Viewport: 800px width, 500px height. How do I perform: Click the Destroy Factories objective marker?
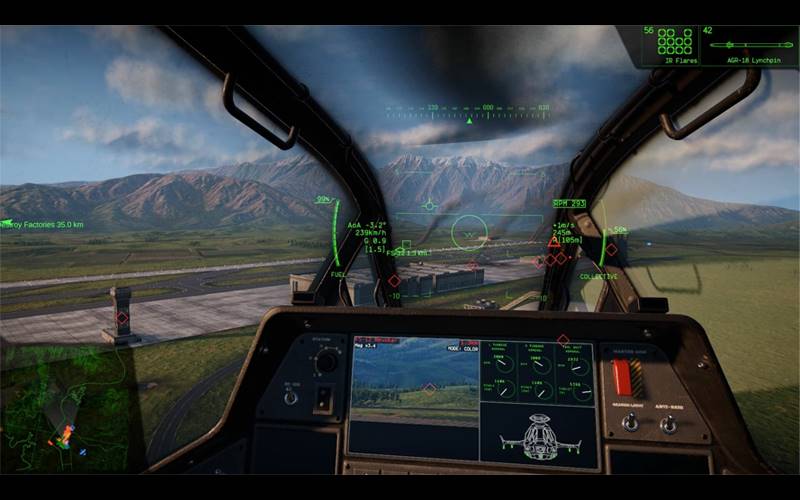coord(42,225)
